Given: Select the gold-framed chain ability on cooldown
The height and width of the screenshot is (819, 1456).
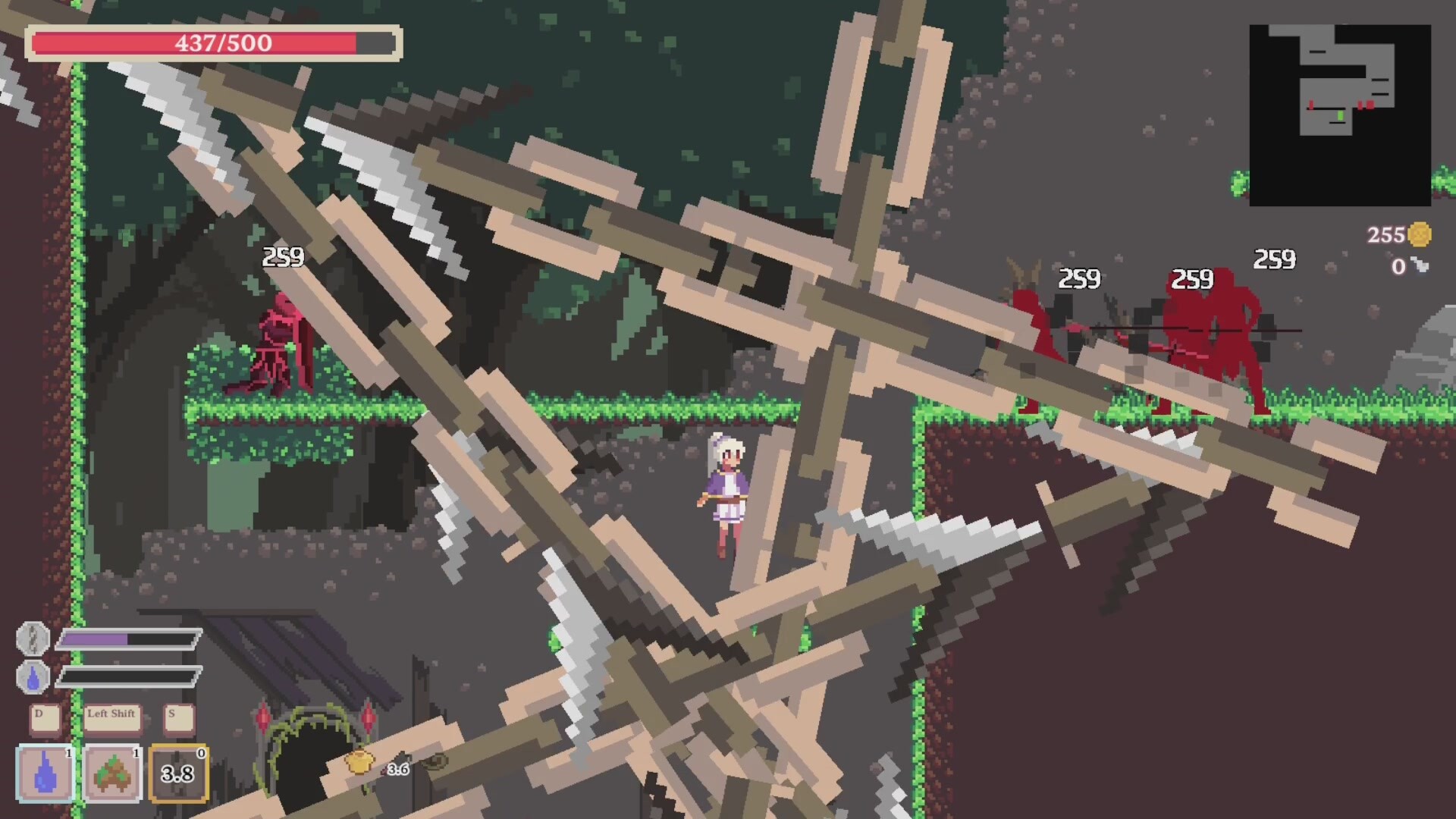Looking at the screenshot, I should 179,773.
